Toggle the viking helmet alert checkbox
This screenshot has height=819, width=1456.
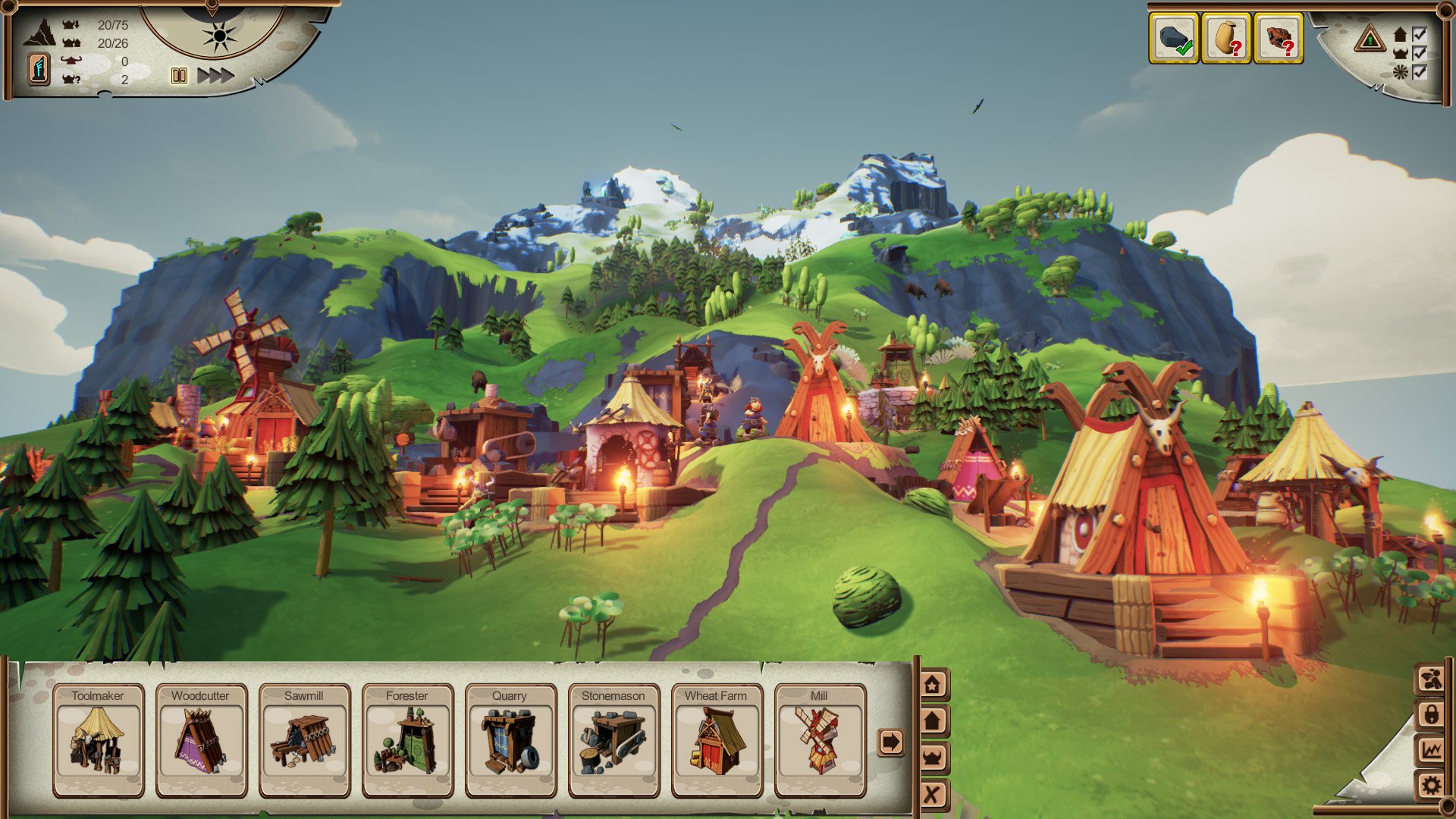(1420, 53)
